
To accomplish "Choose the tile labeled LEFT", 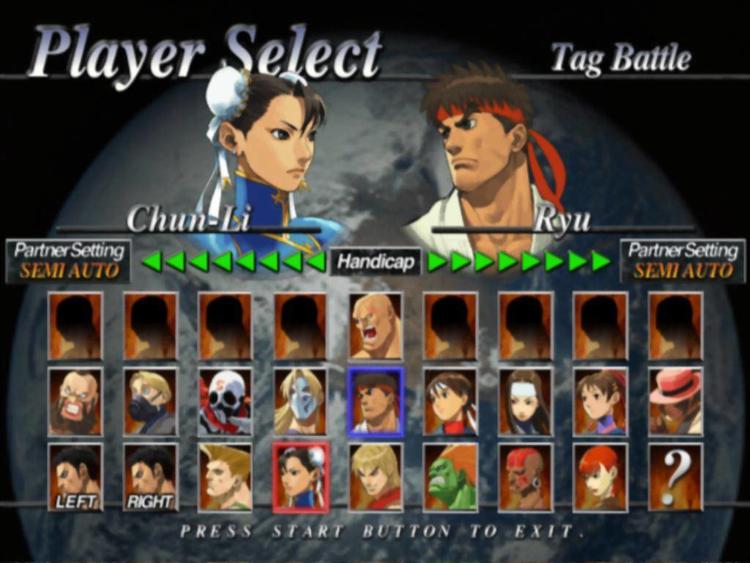I will click(75, 476).
